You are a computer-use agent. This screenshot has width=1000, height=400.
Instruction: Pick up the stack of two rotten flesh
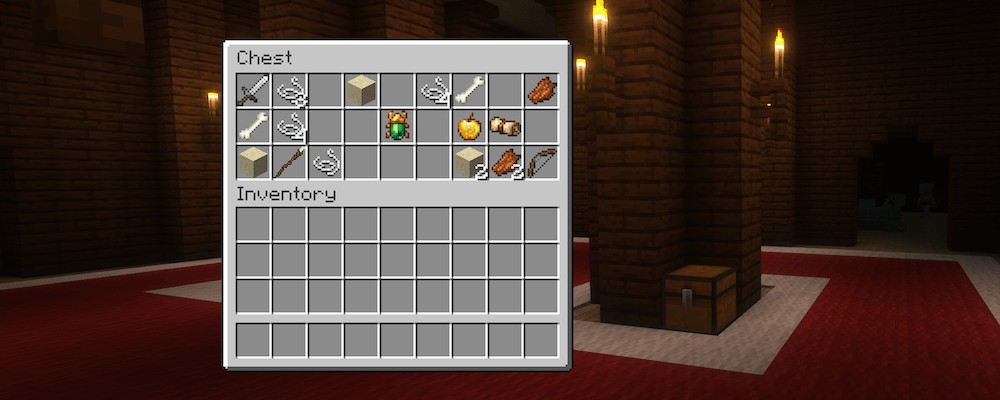click(x=505, y=162)
